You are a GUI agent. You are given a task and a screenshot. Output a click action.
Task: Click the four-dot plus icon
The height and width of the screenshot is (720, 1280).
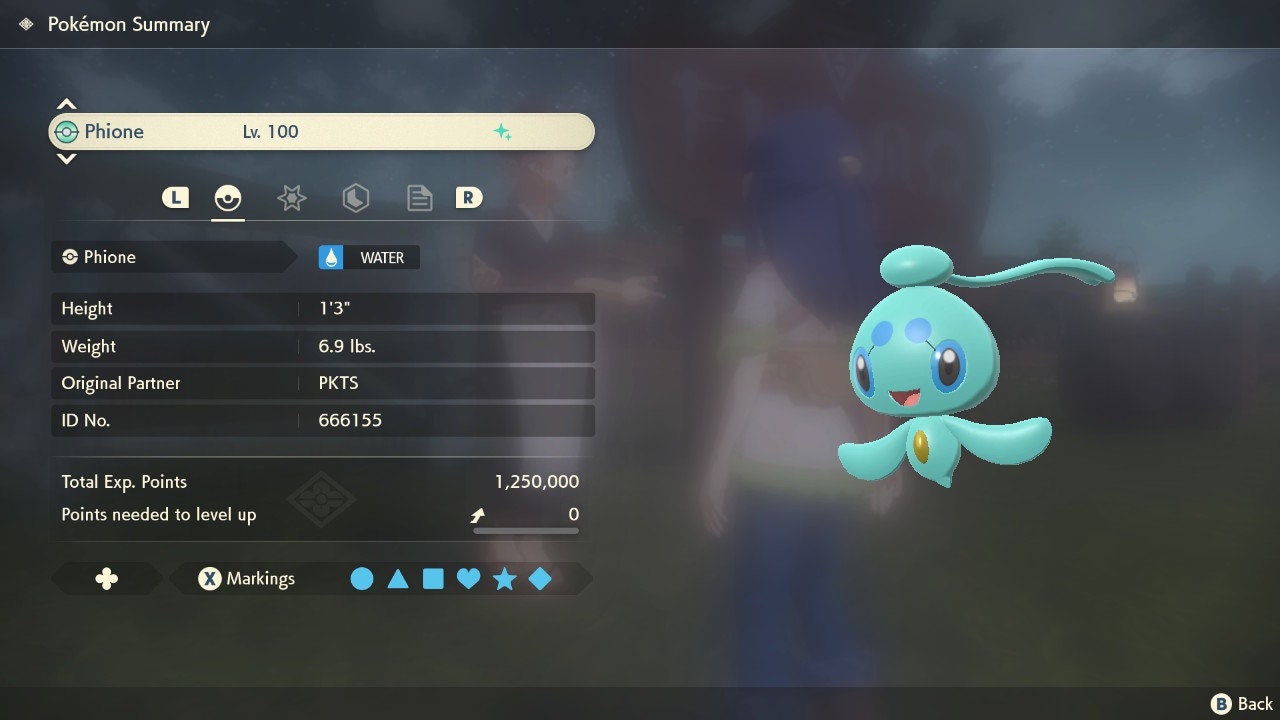click(106, 579)
